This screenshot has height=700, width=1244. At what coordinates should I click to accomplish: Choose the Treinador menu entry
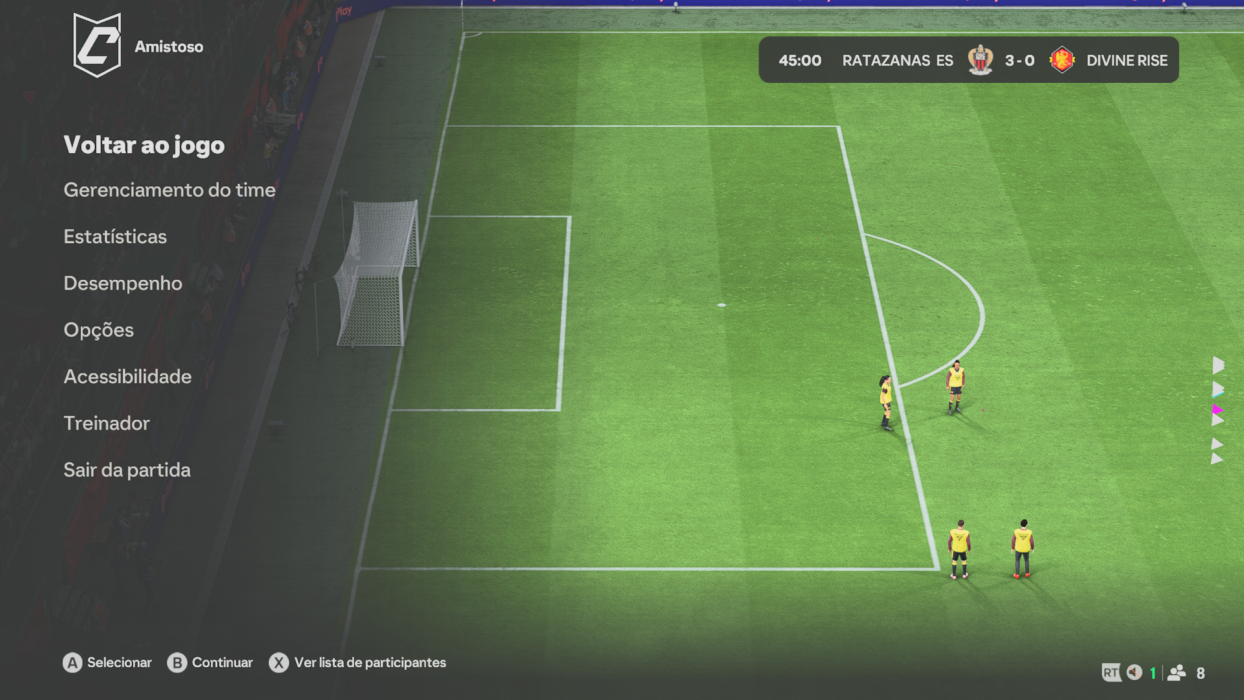point(107,423)
